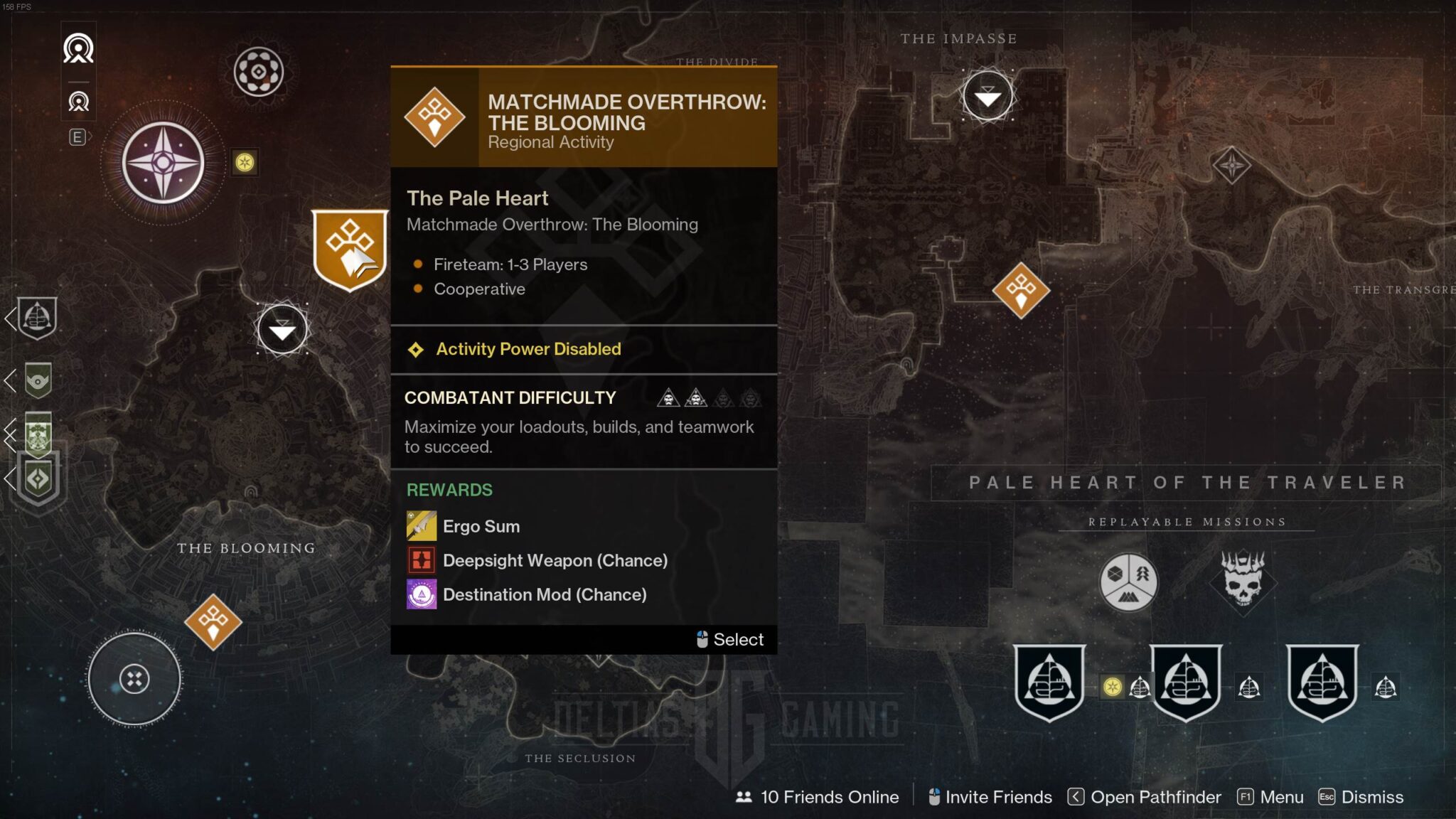Select the dark four-point diamond map marker
Screen dimensions: 1456x819
tap(1231, 165)
